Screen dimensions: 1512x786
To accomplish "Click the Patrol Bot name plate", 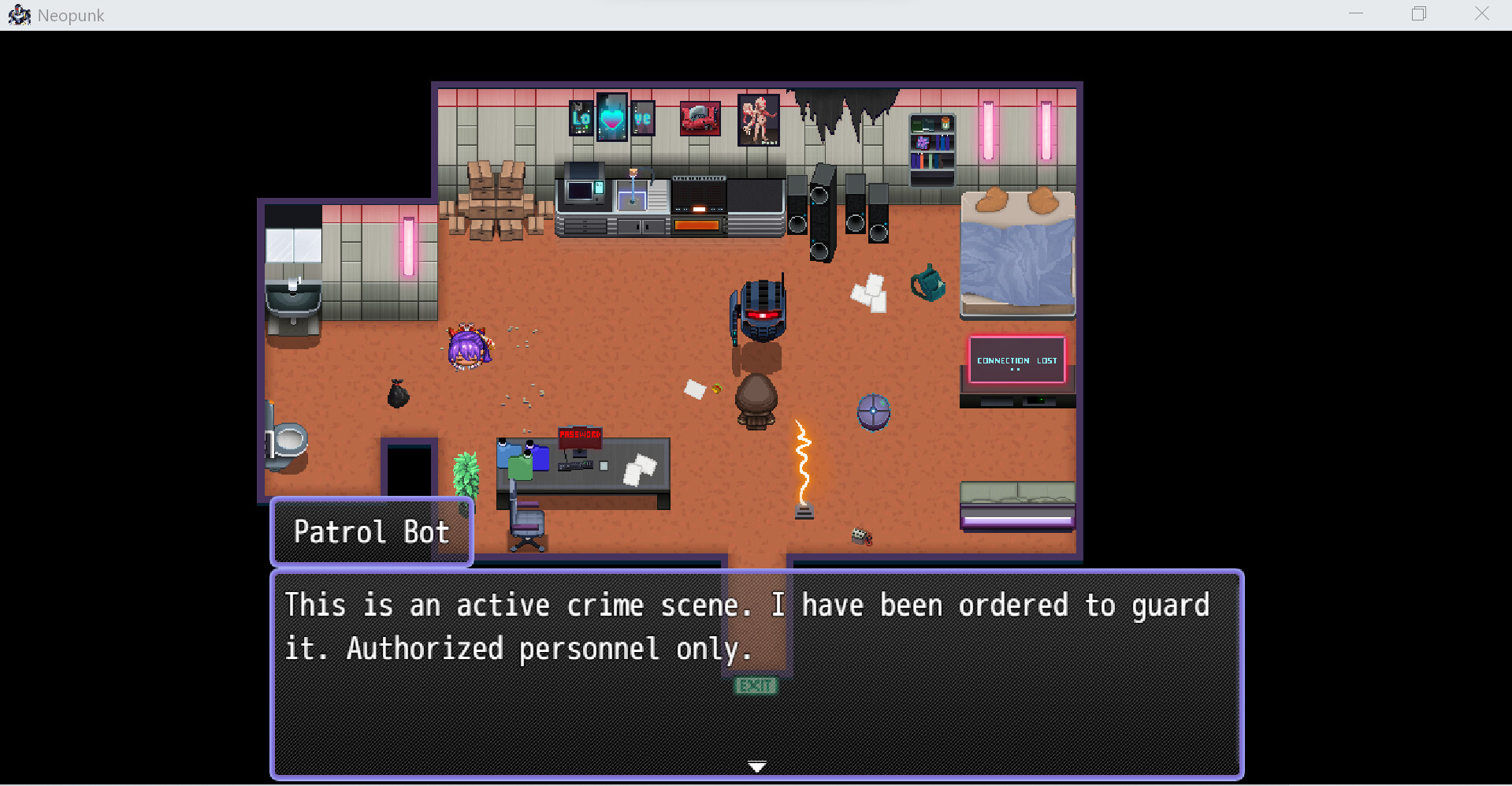I will [371, 531].
